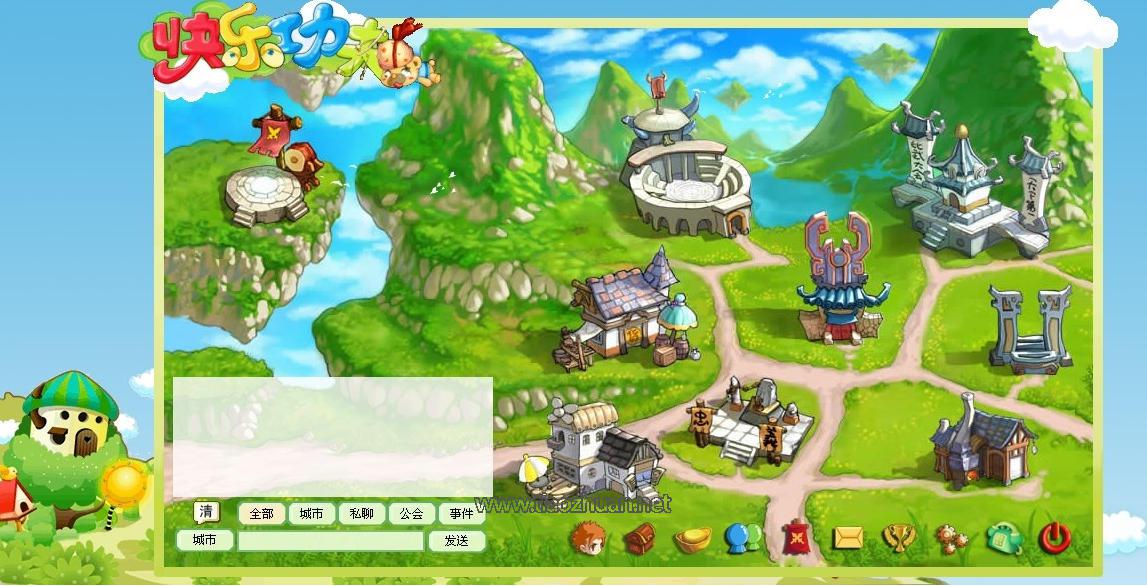Open the yellow envelope mail icon
1147x586 pixels.
pyautogui.click(x=848, y=538)
